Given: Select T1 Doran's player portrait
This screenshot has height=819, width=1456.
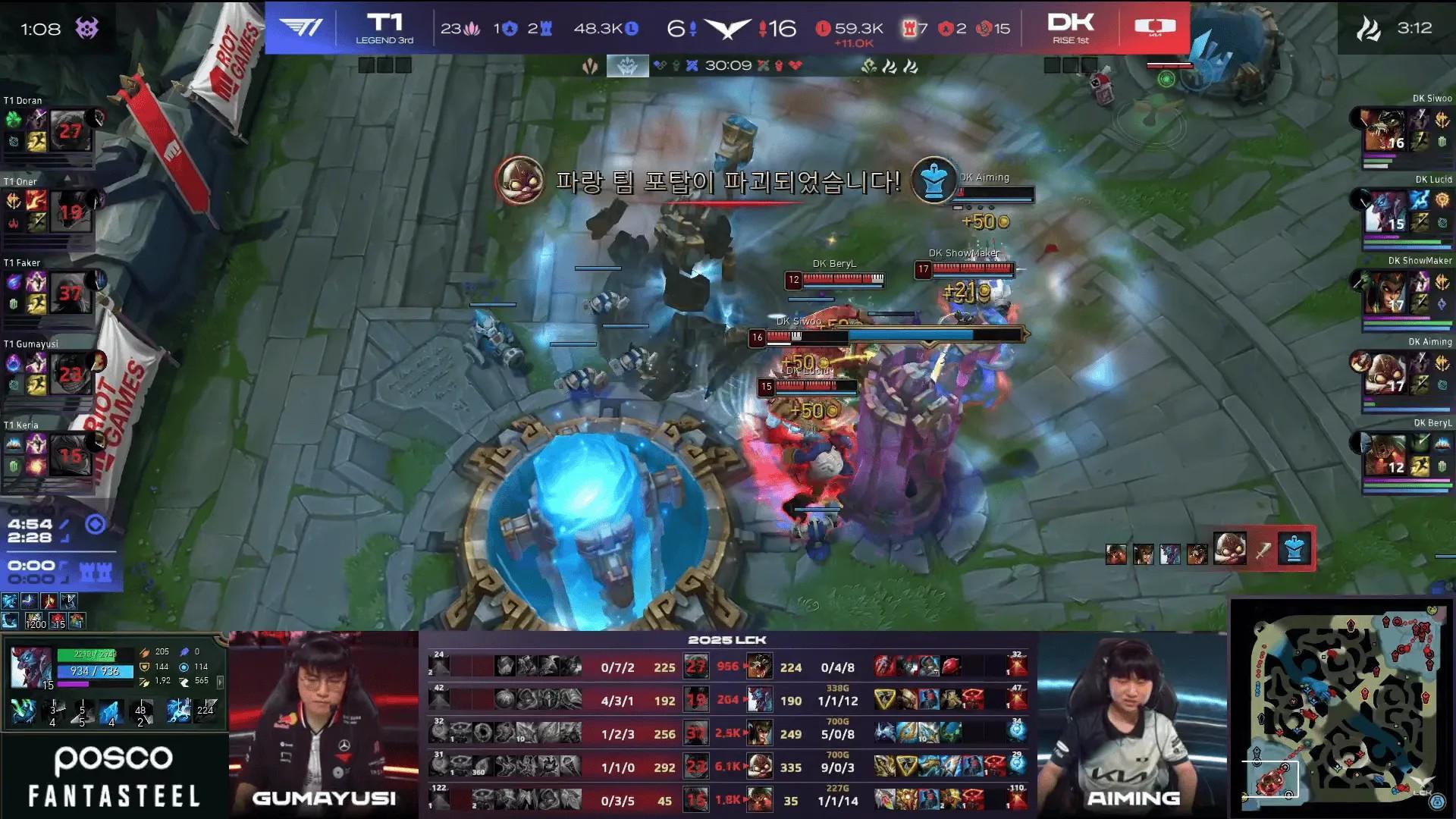Looking at the screenshot, I should click(71, 130).
